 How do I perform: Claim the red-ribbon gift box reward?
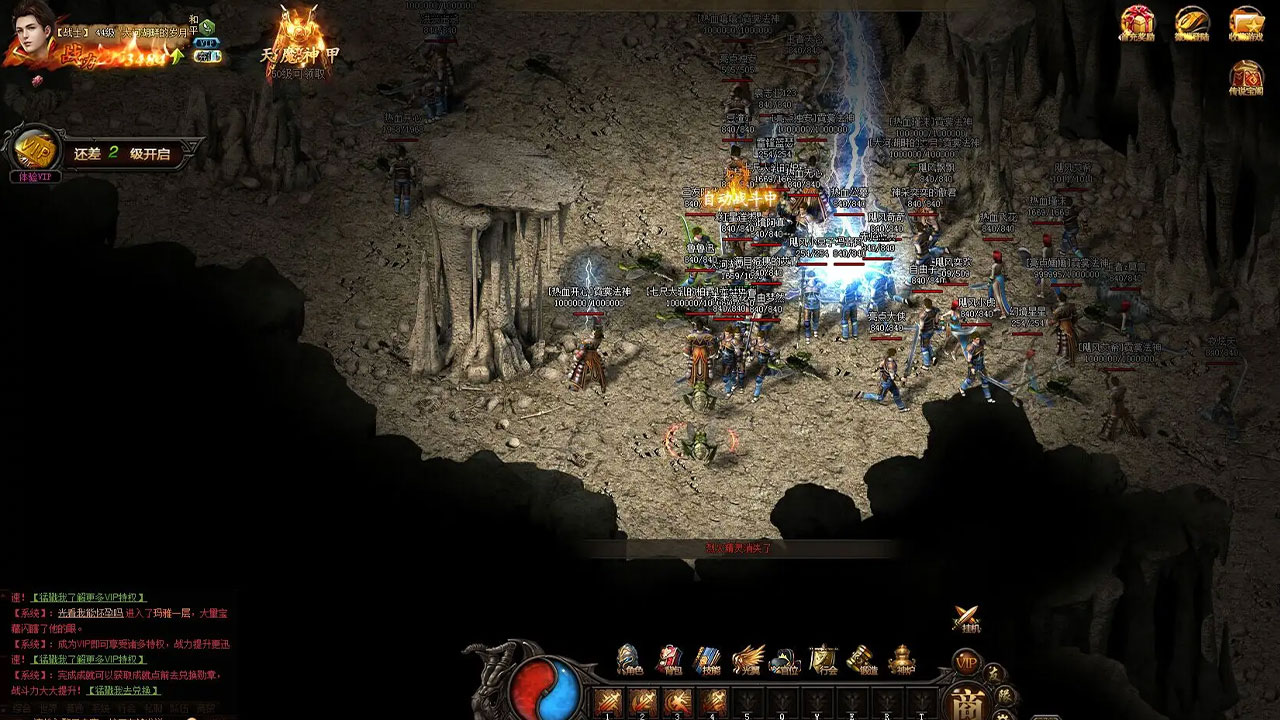pos(1137,24)
